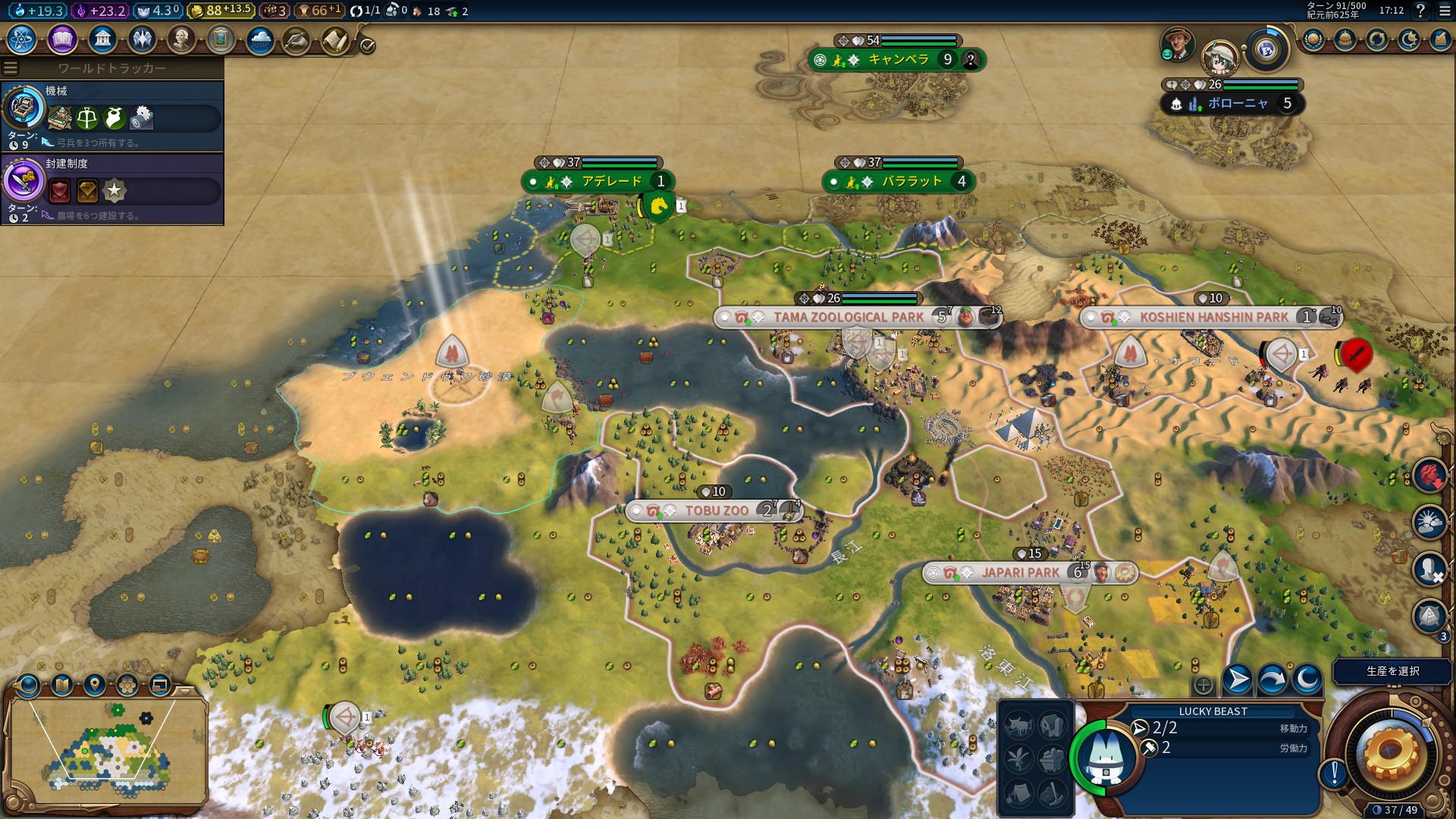The height and width of the screenshot is (819, 1456).
Task: Open the civics tree book icon
Action: point(62,39)
